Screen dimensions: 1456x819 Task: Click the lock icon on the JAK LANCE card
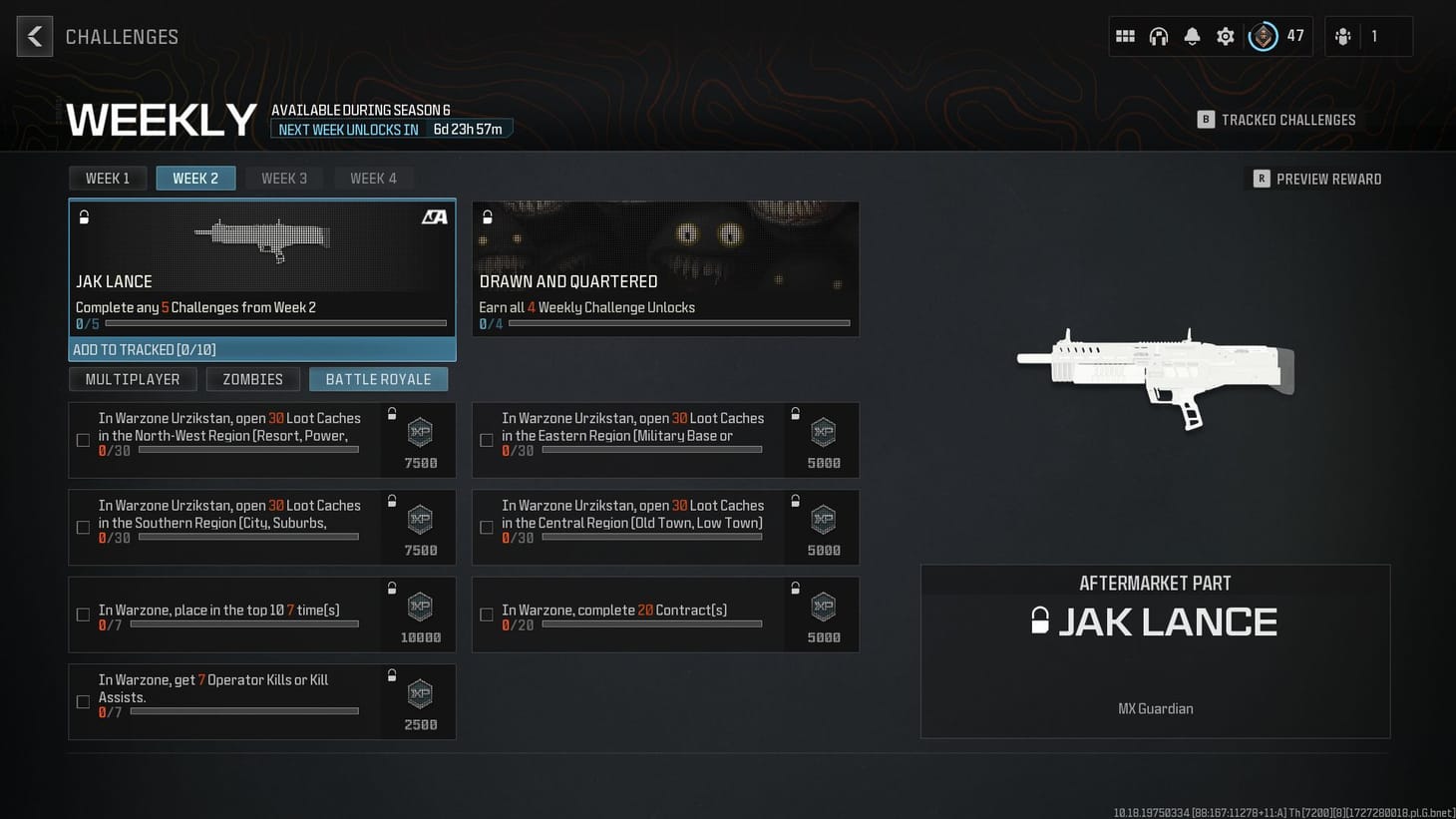(84, 216)
